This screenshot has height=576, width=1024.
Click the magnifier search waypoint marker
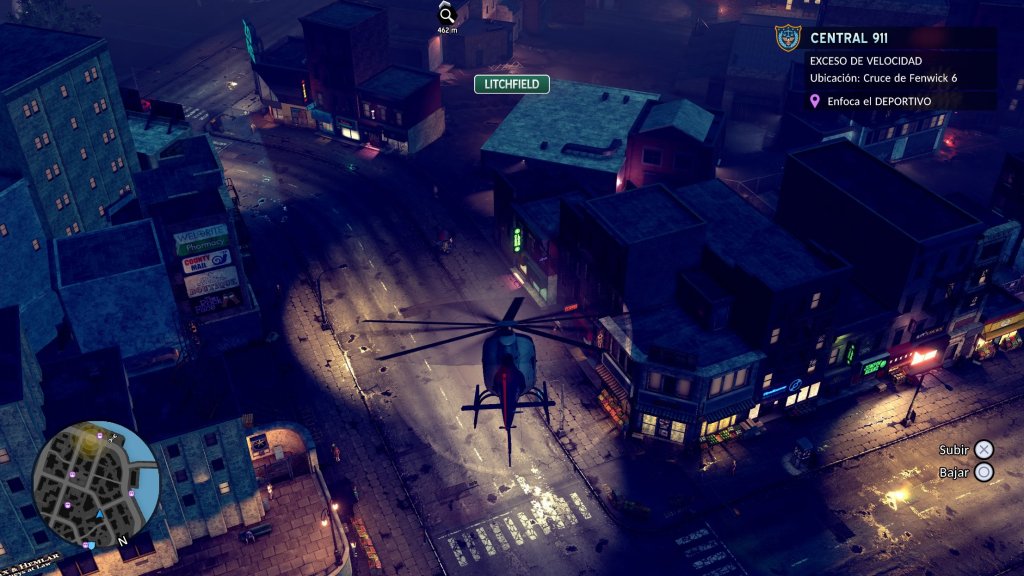447,14
